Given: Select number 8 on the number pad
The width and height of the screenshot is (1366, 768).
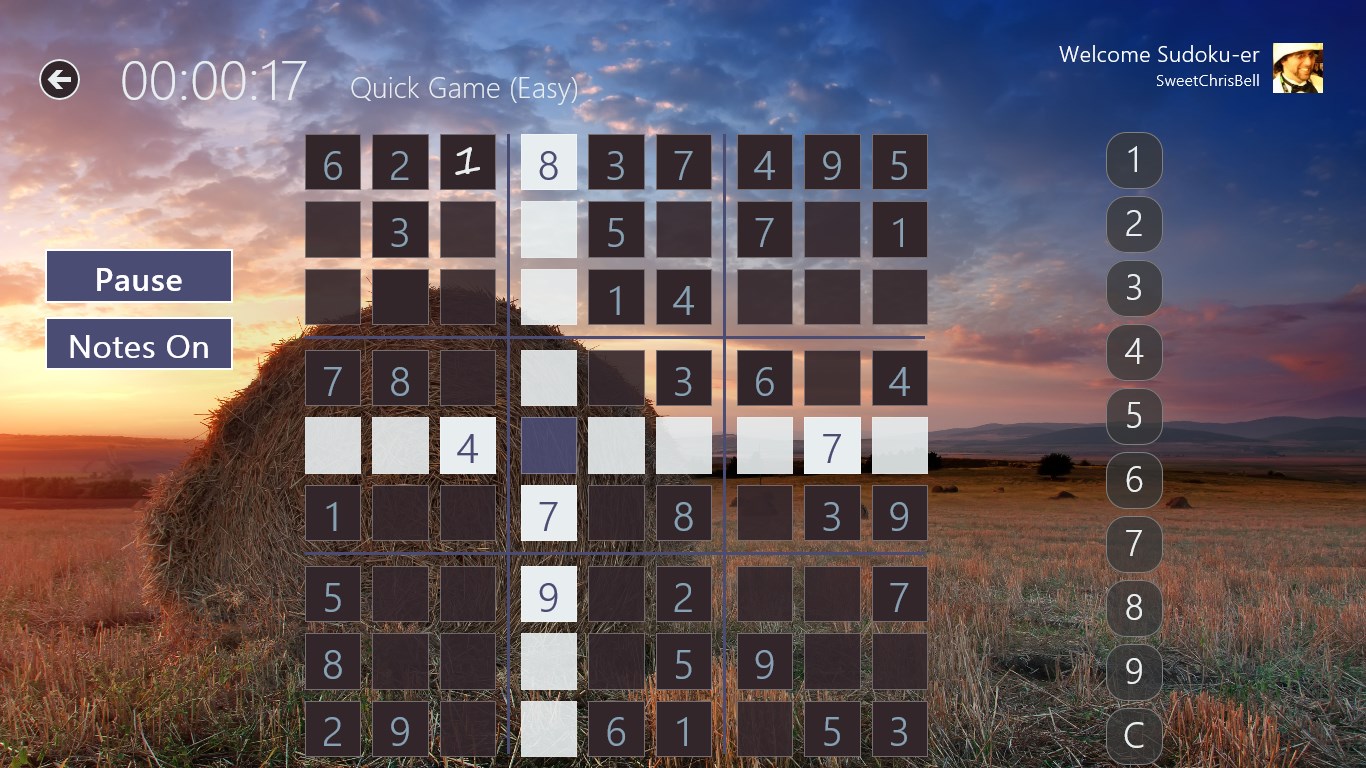Looking at the screenshot, I should click(x=1134, y=608).
